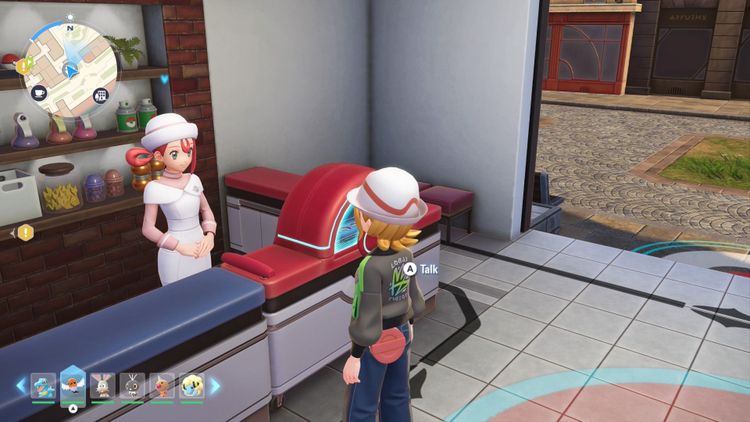Click the yellow quest marker on minimap
The image size is (750, 422).
(x=22, y=66)
